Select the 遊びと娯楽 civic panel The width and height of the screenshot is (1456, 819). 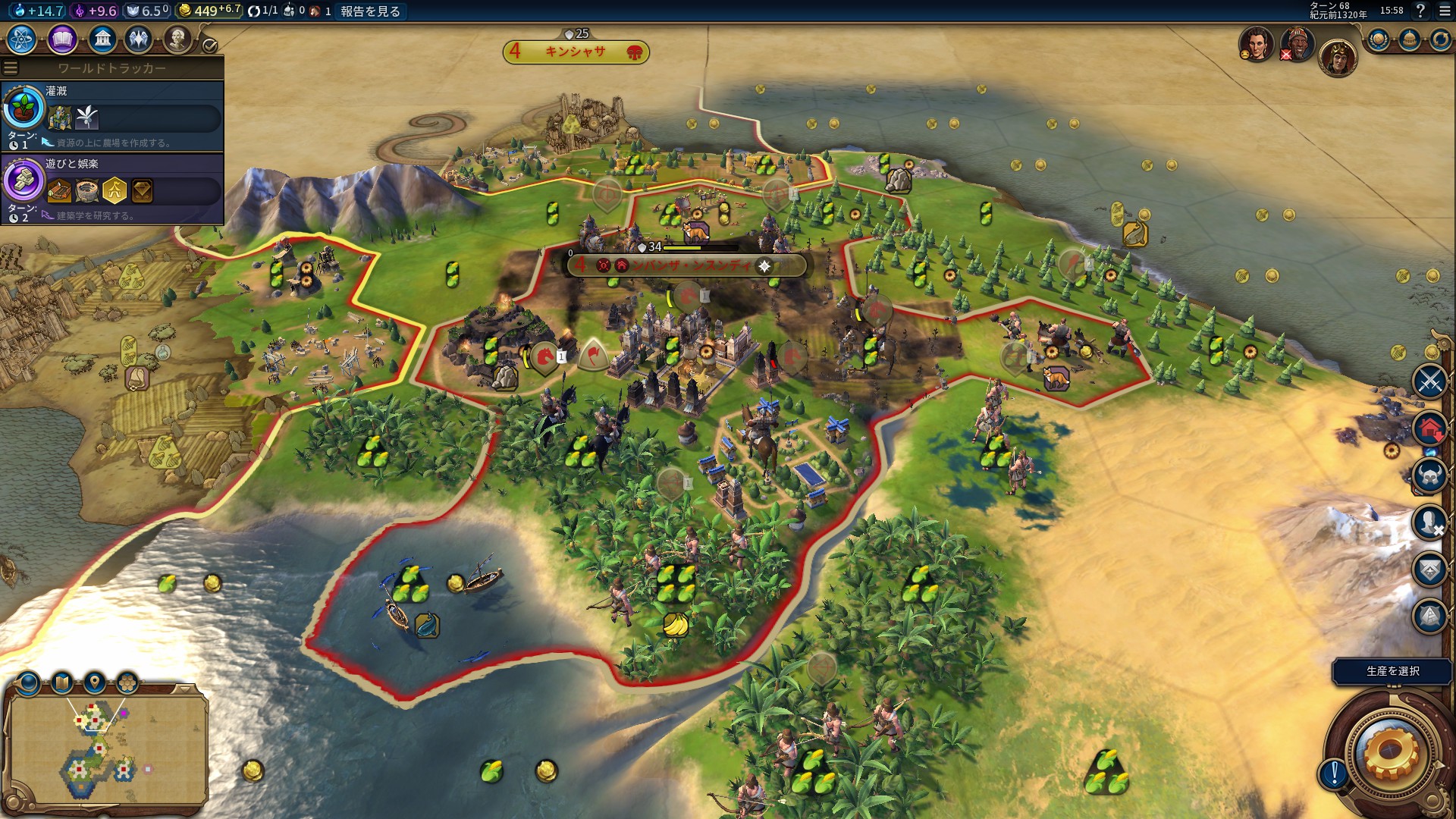pyautogui.click(x=112, y=189)
